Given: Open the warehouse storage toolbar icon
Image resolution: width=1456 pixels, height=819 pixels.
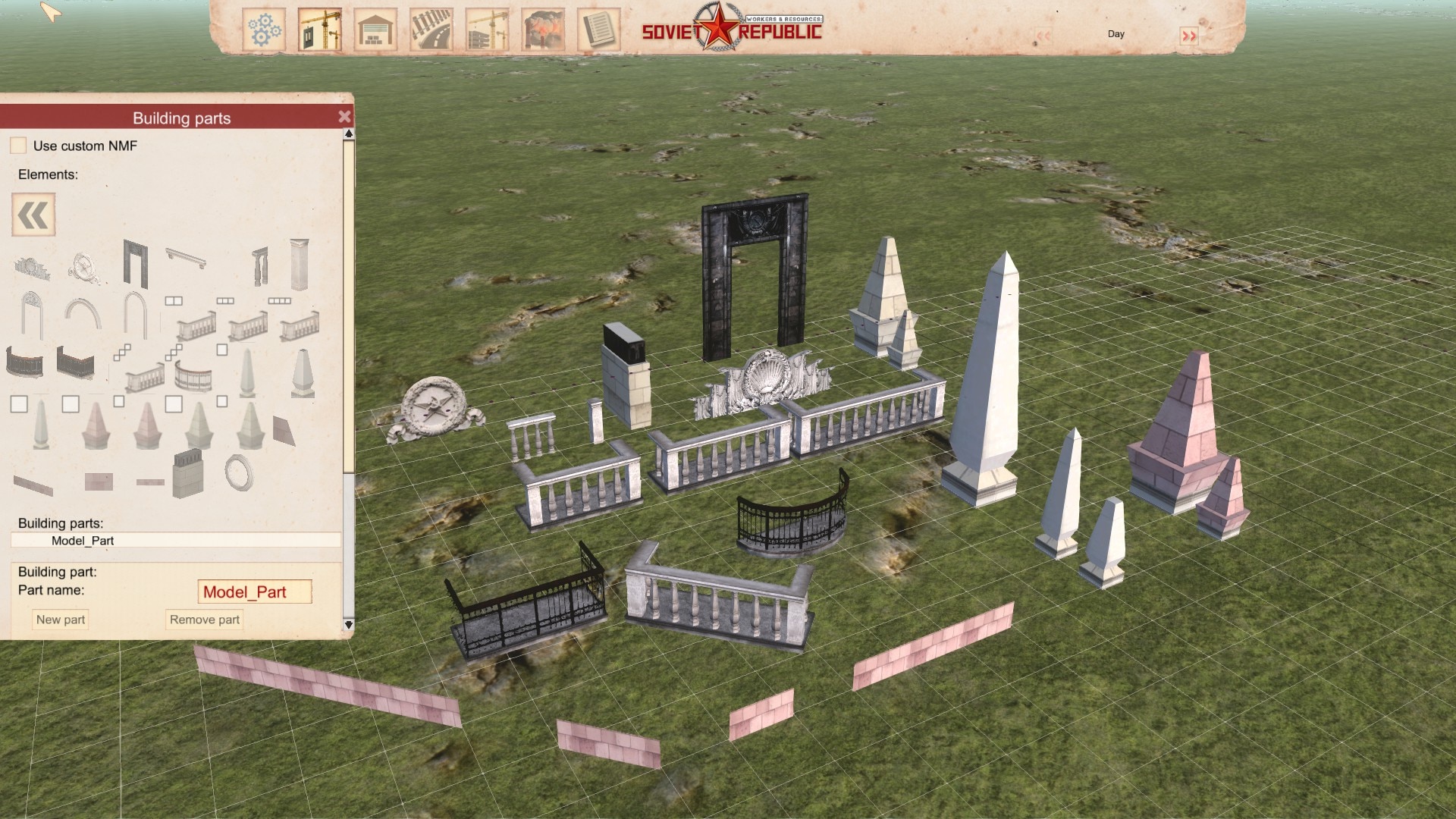Looking at the screenshot, I should coord(375,30).
